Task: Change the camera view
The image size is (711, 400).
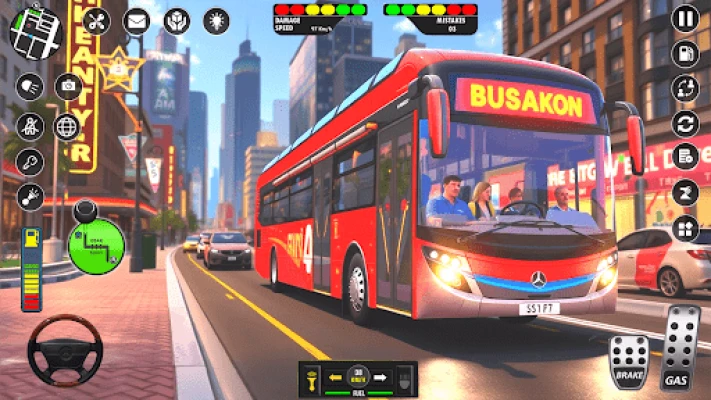Action: point(68,87)
